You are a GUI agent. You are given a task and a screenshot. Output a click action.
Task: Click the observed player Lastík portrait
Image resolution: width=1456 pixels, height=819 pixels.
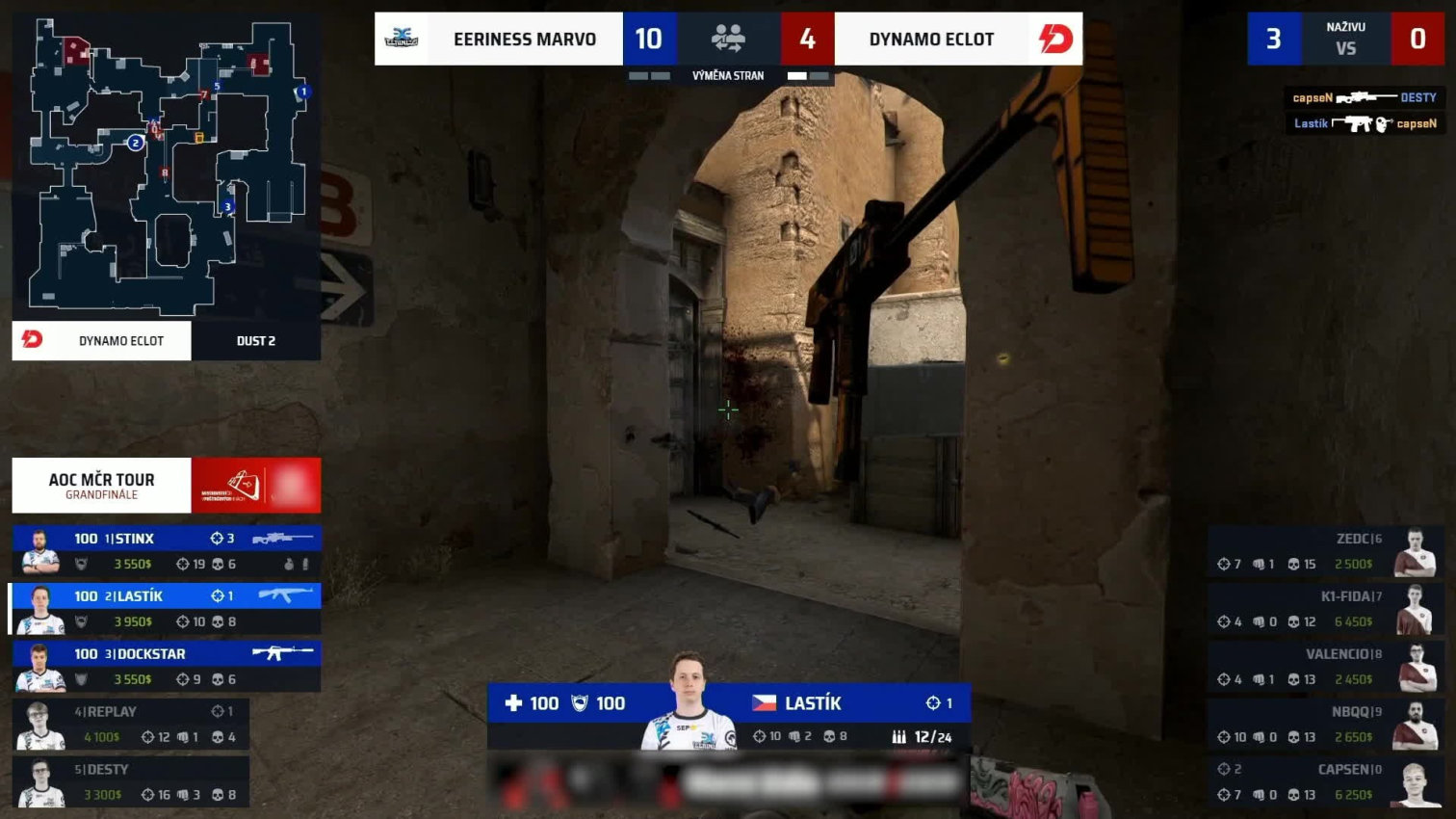[688, 701]
